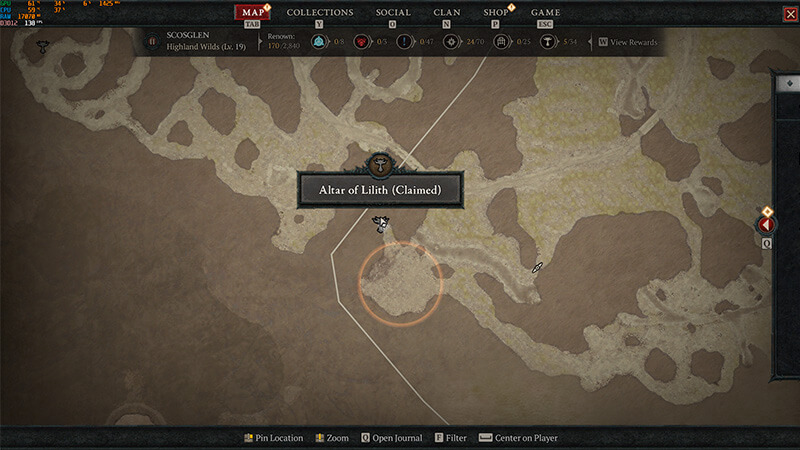This screenshot has width=800, height=450.
Task: Click the areas discovered progress icon
Action: click(x=453, y=42)
